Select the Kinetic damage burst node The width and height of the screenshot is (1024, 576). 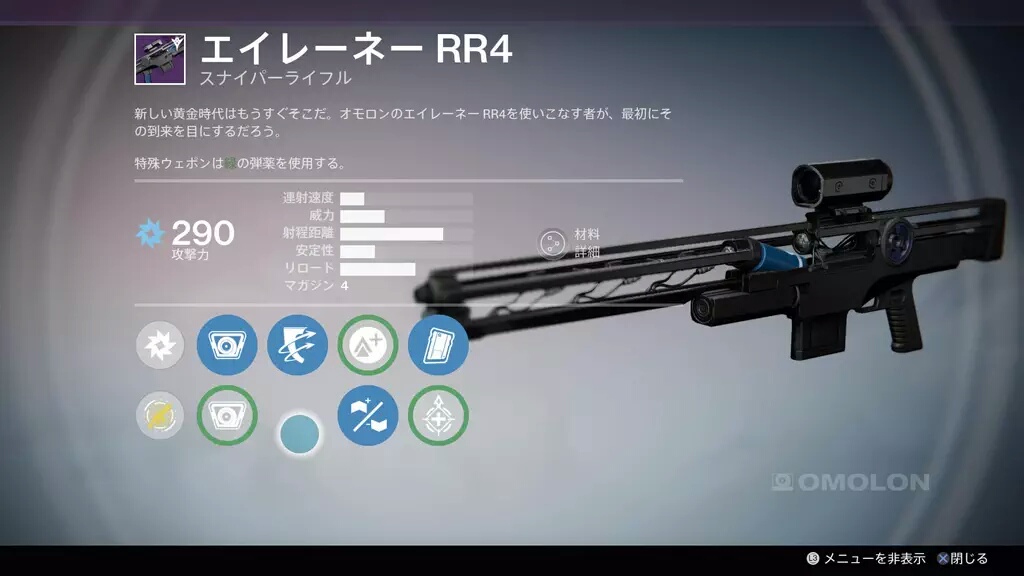pos(160,346)
